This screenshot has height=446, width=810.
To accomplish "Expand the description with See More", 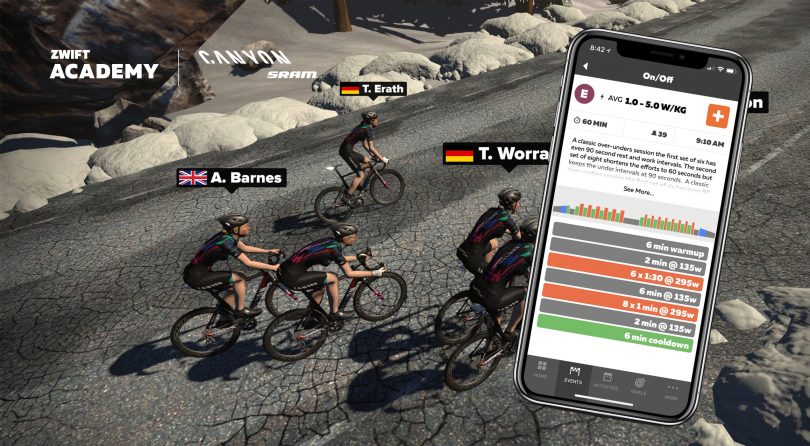I will (x=638, y=190).
